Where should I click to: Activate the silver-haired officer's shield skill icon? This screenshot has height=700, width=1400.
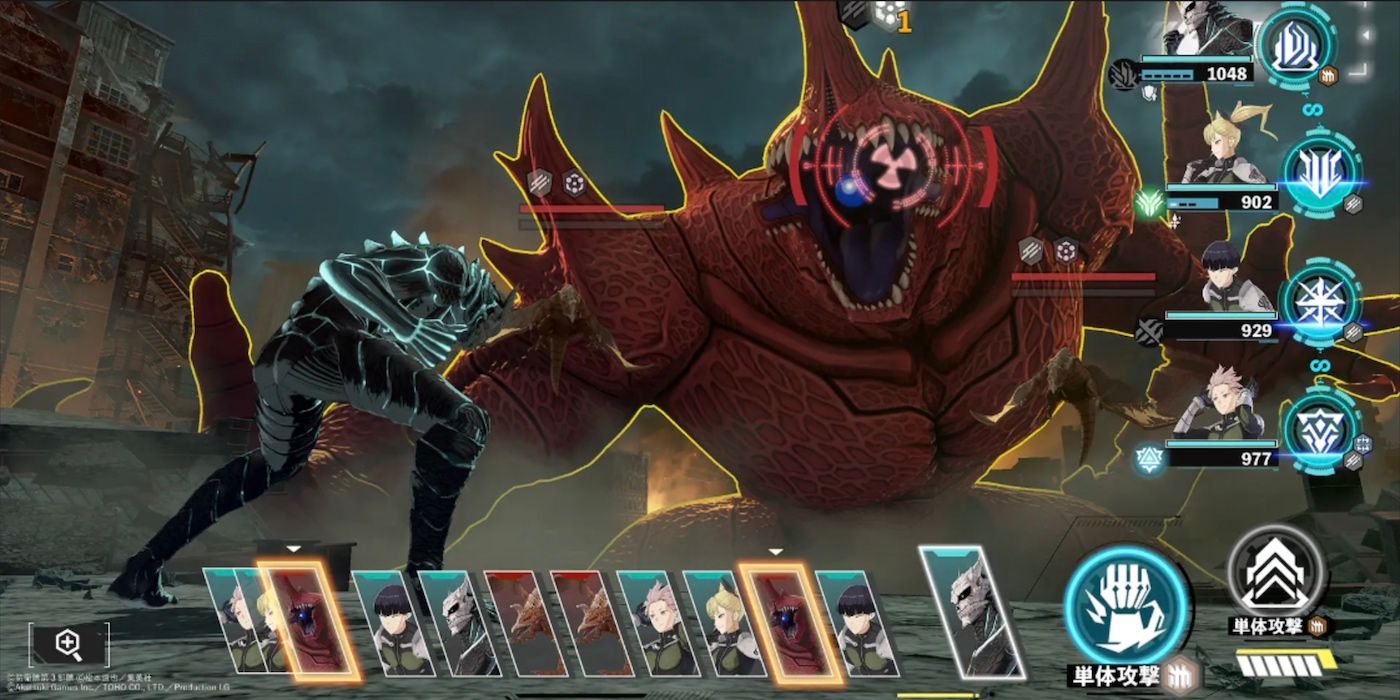pos(1321,430)
